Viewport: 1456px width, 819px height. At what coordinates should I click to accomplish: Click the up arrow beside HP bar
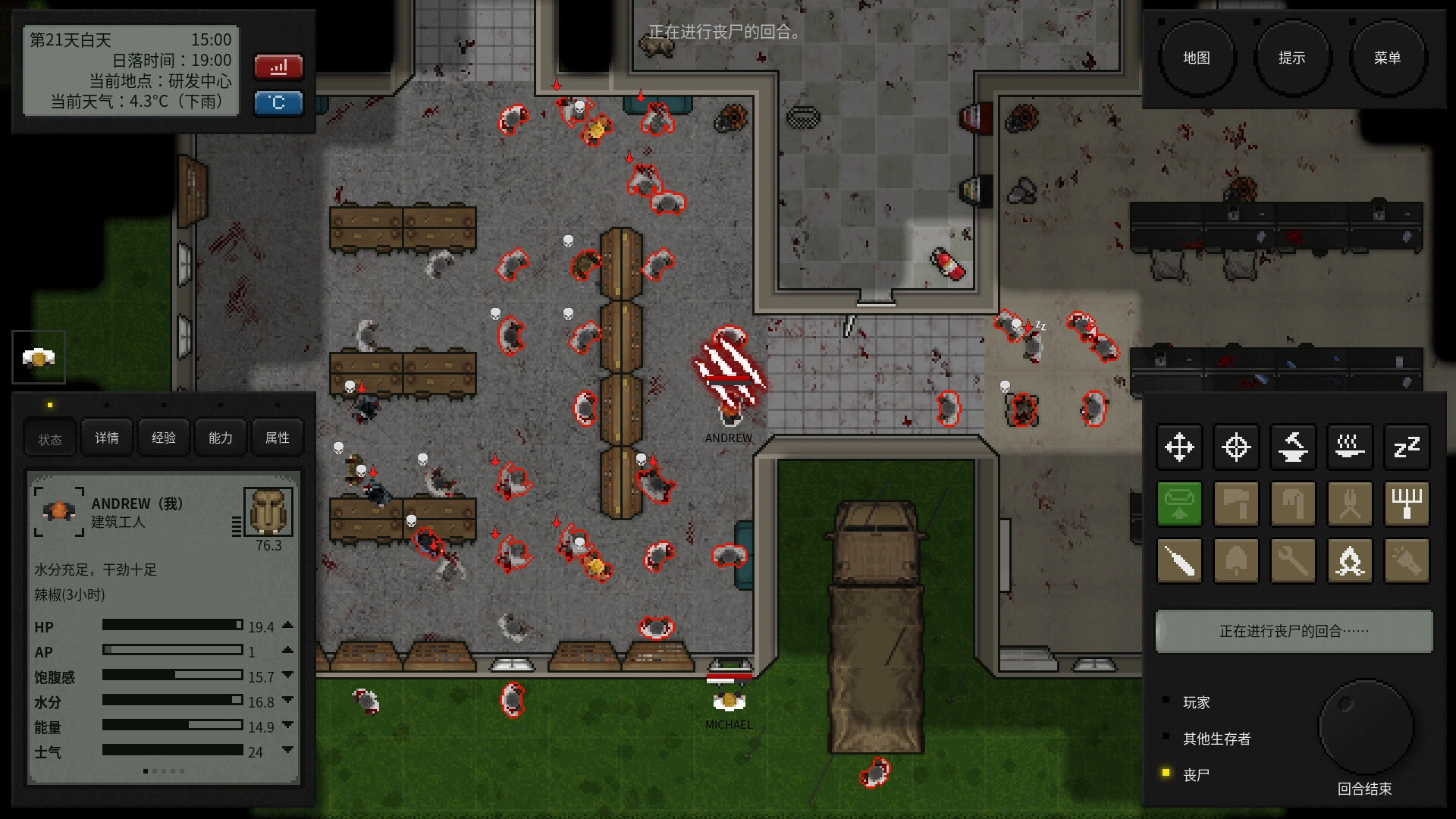[287, 626]
